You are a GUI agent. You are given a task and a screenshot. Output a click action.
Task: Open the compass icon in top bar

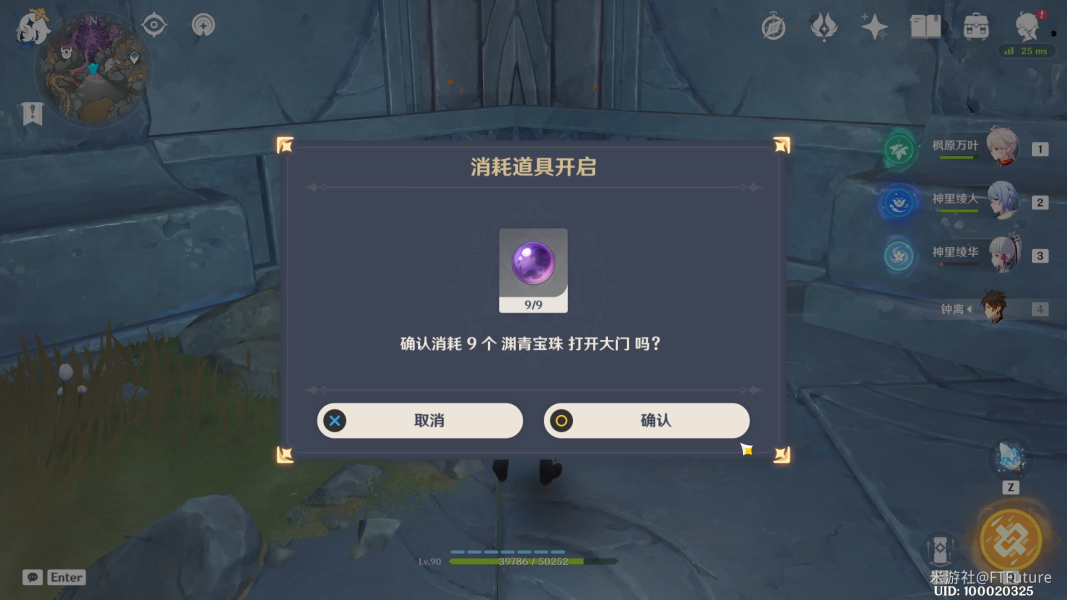(773, 27)
